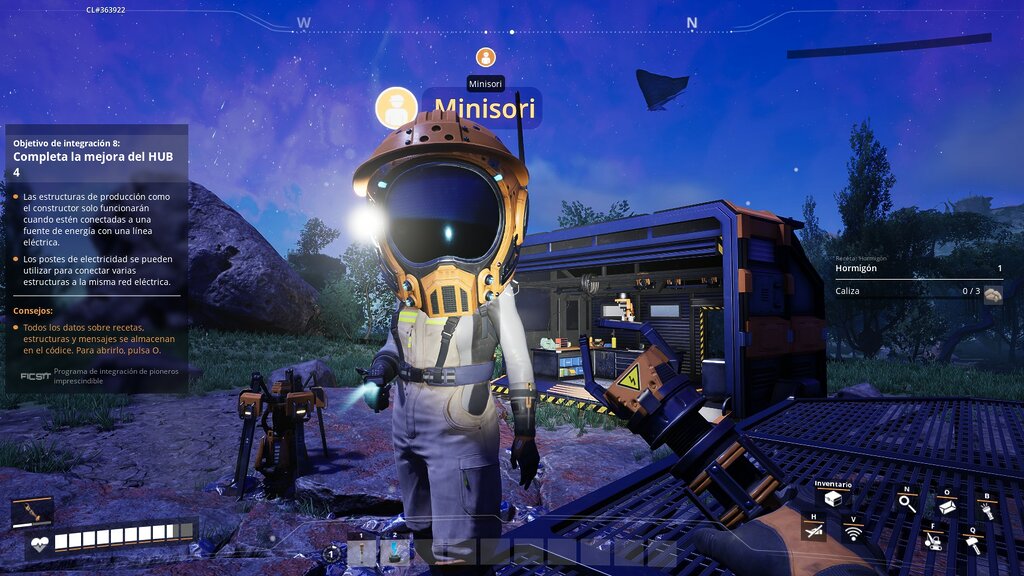
Task: Click the magnifying glass search icon
Action: (906, 503)
